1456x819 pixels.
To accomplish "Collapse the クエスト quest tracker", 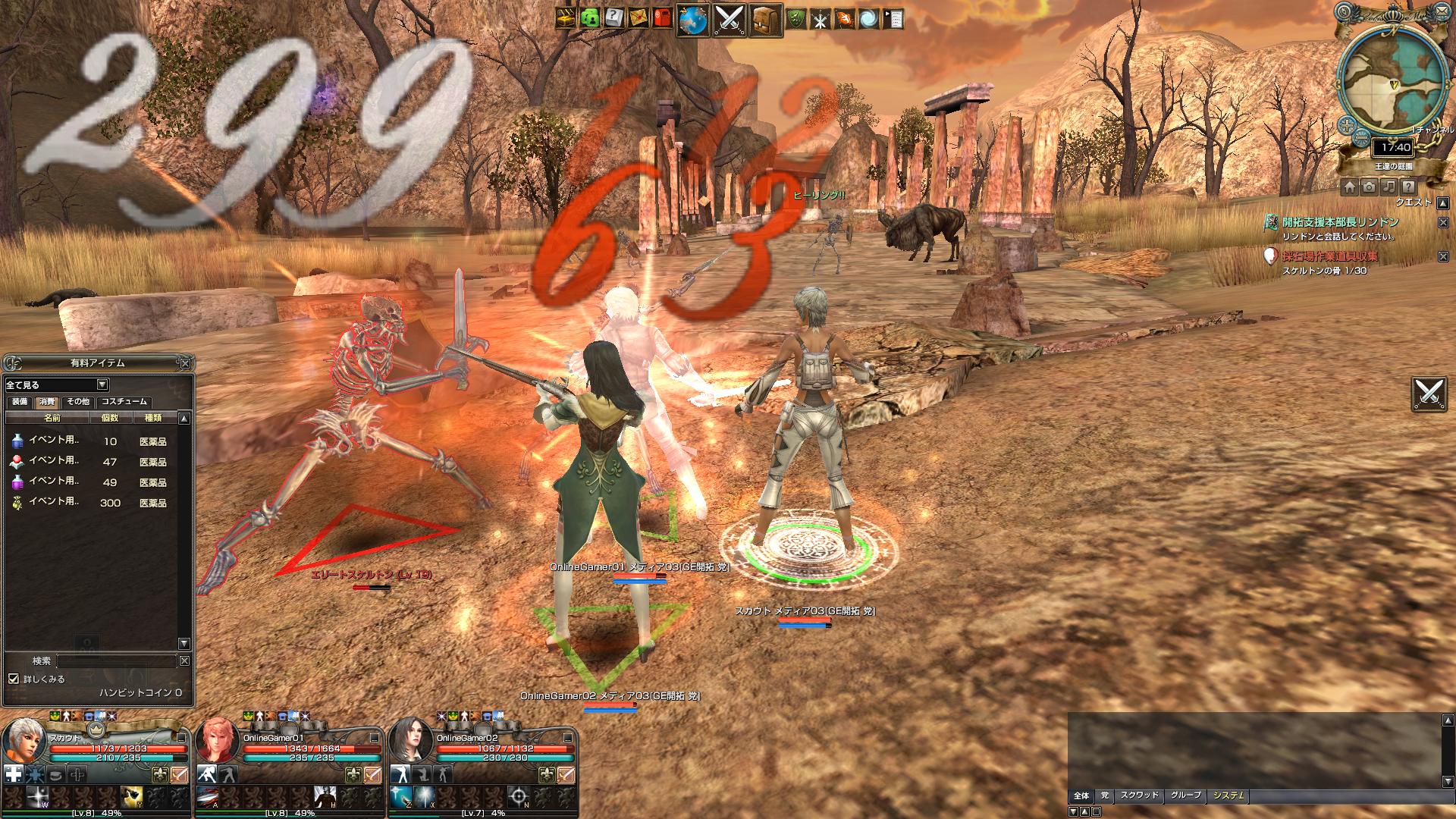I will coord(1443,202).
